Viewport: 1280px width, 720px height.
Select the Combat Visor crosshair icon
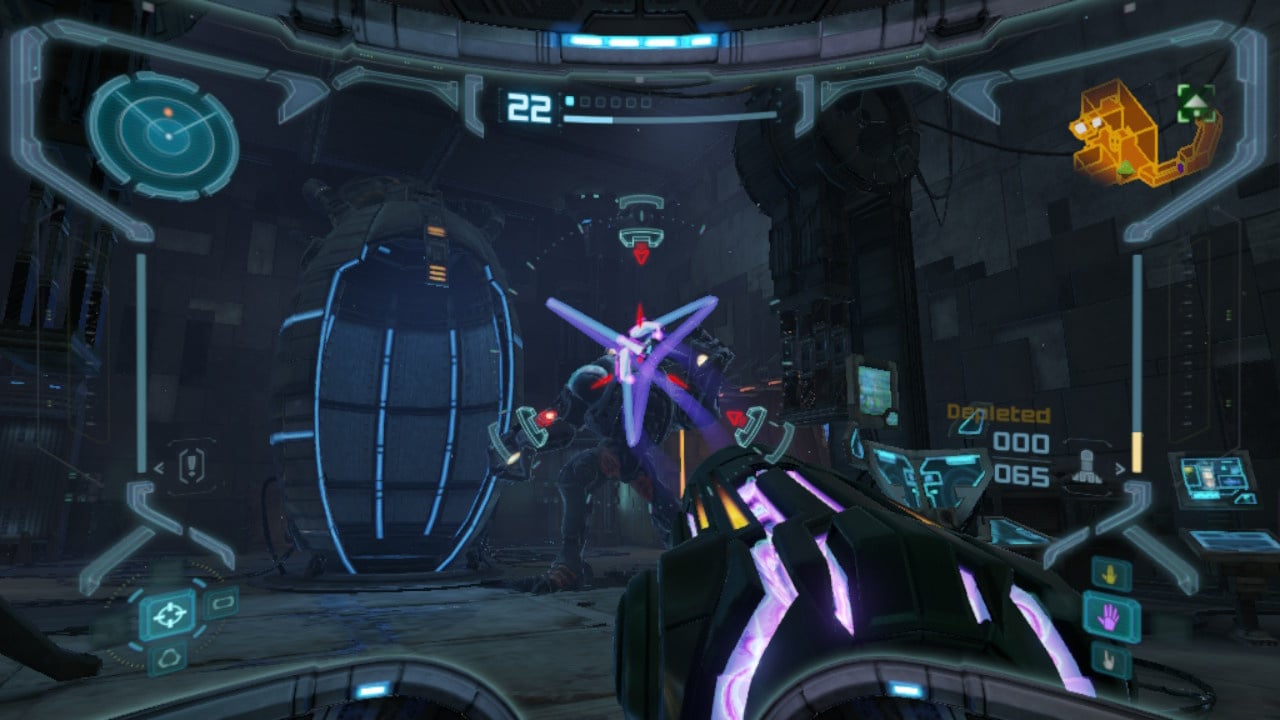[167, 613]
